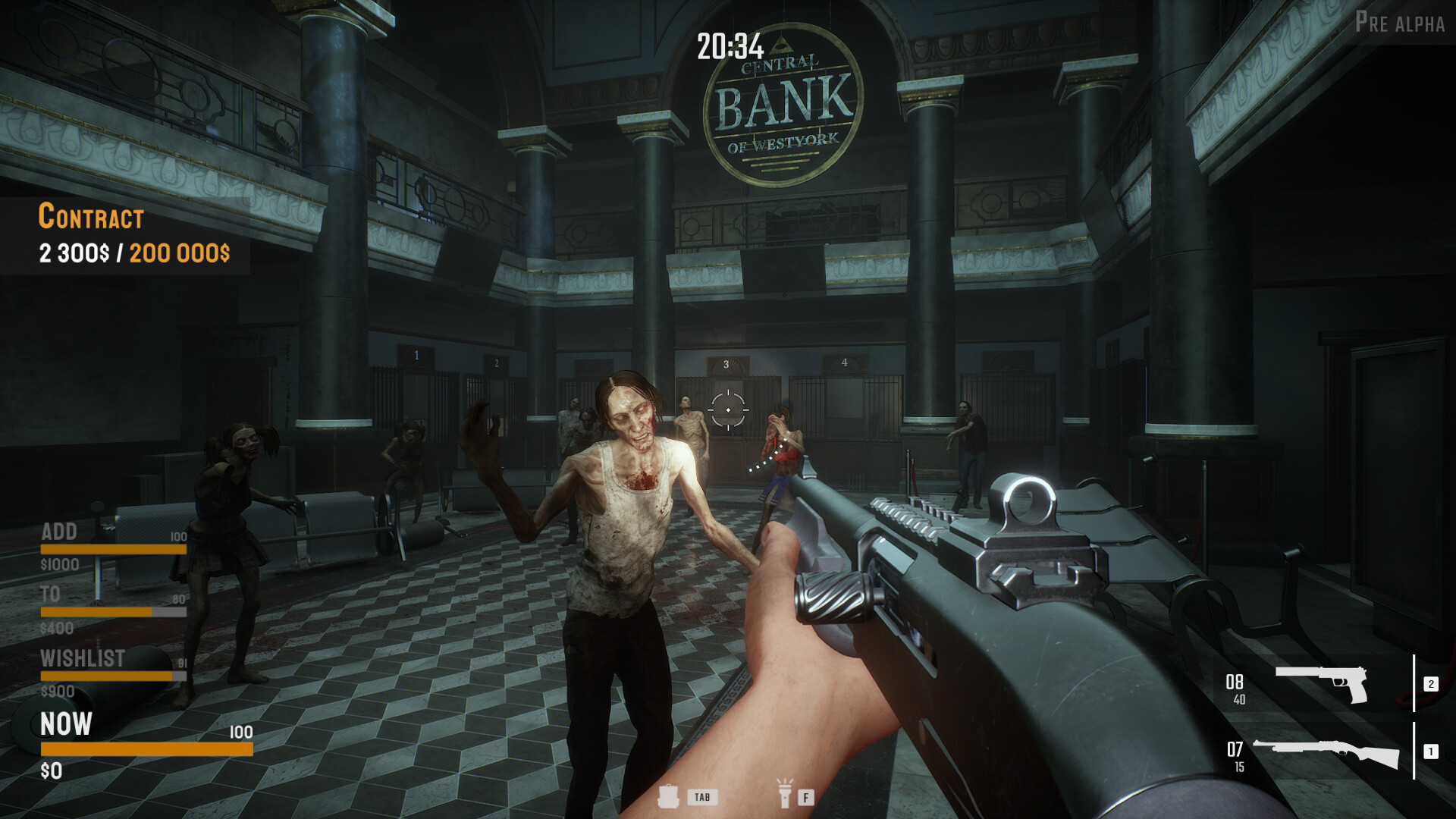
Task: Click the reserve ammo count 40
Action: coord(1238,701)
